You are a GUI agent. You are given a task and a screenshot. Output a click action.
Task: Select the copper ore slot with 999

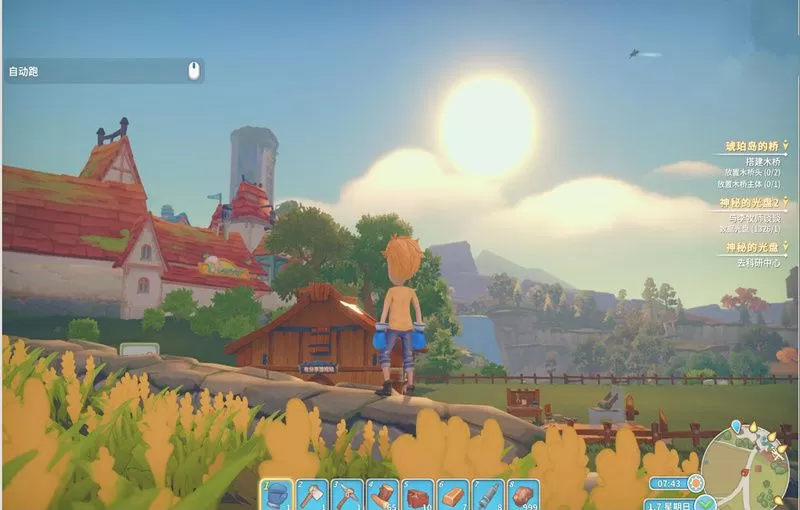tap(522, 495)
